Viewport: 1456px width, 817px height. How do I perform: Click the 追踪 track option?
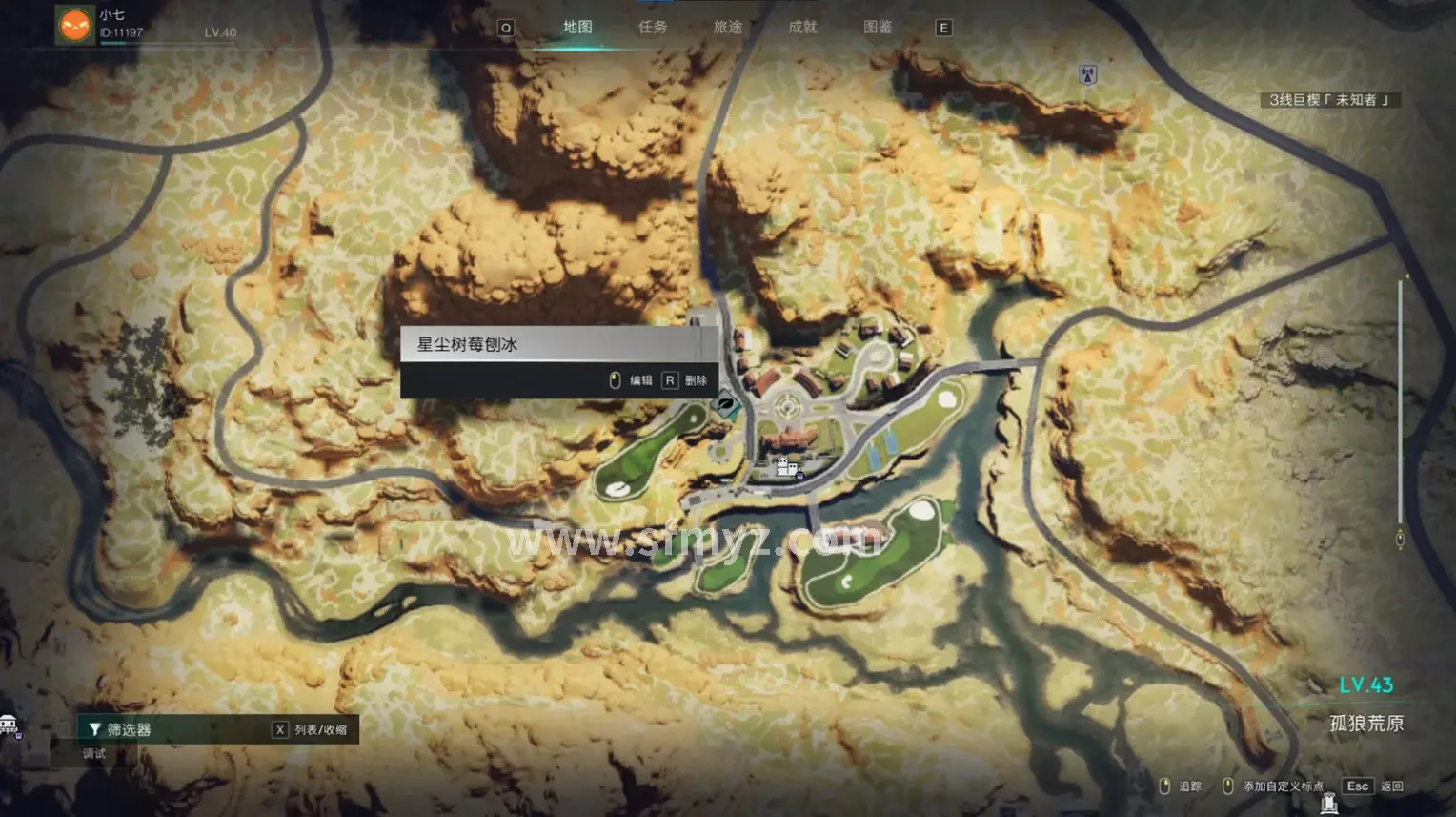click(1181, 786)
